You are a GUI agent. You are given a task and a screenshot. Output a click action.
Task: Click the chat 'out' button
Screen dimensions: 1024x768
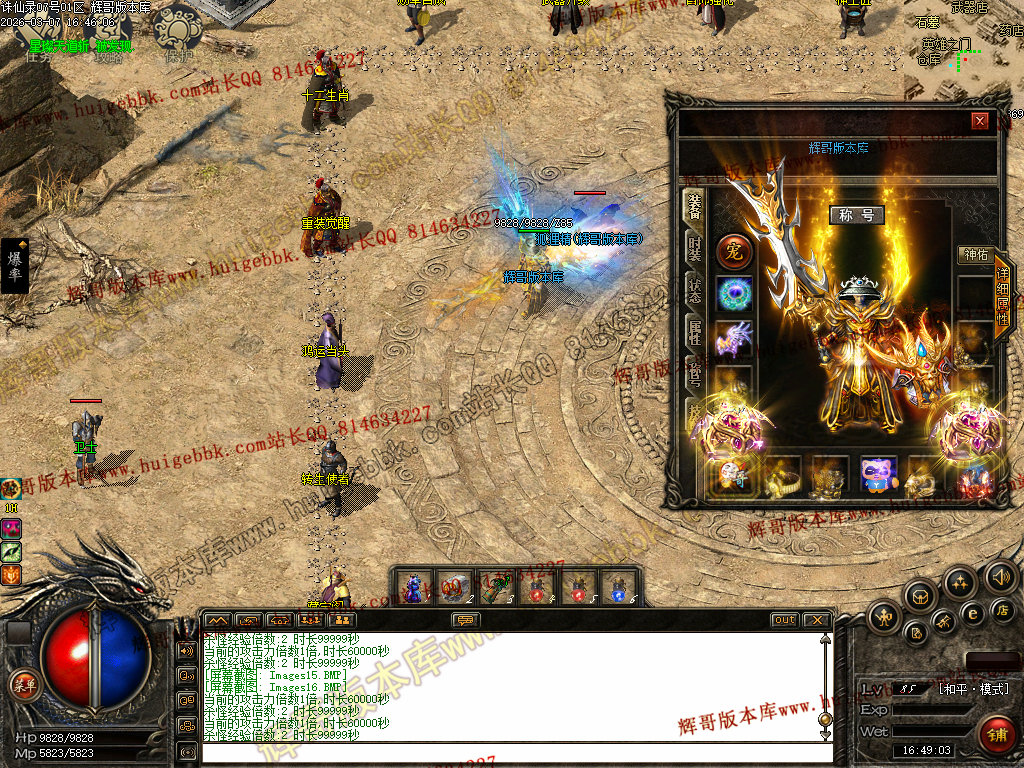click(784, 620)
